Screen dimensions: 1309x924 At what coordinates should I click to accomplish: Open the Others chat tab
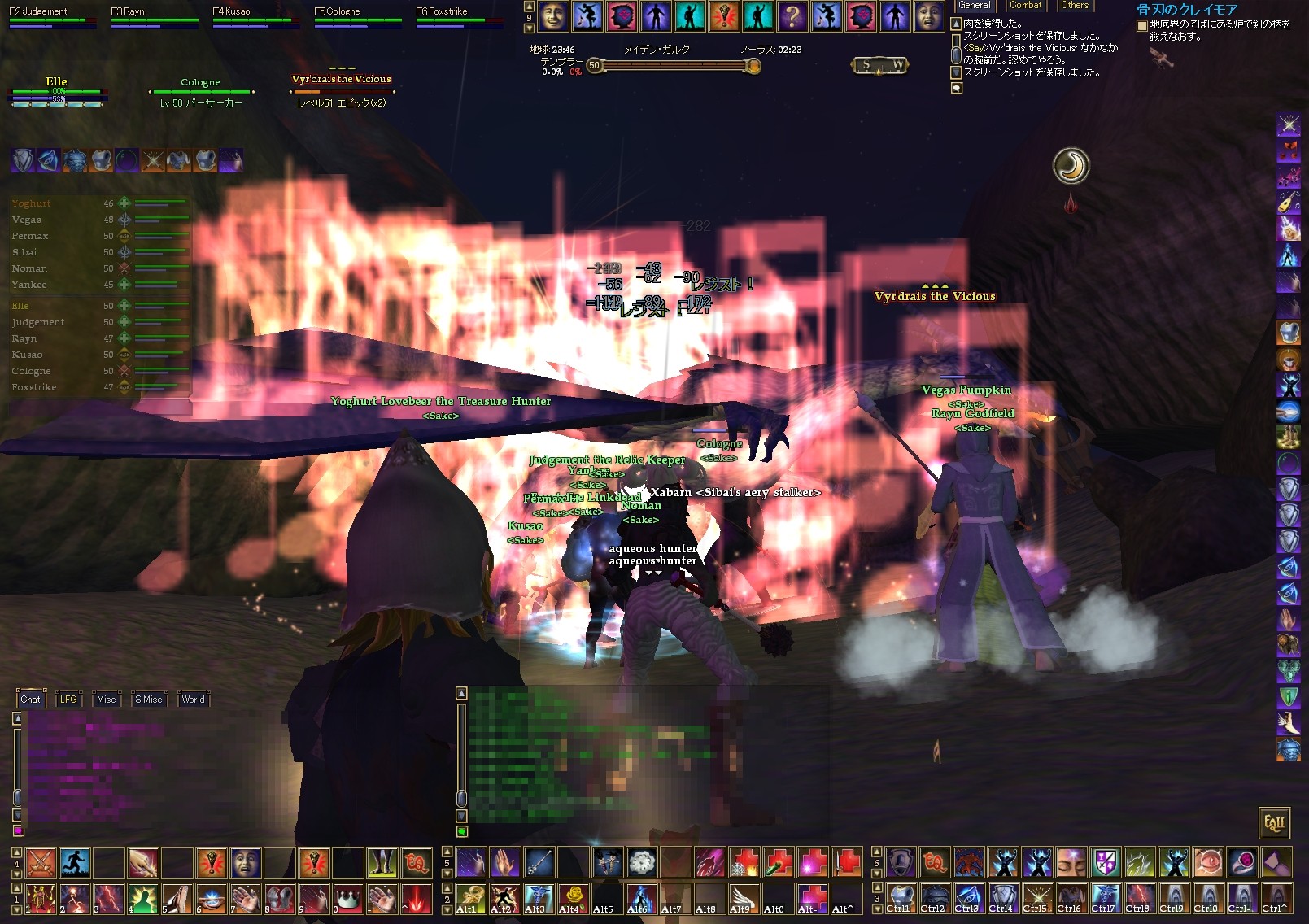[1074, 5]
